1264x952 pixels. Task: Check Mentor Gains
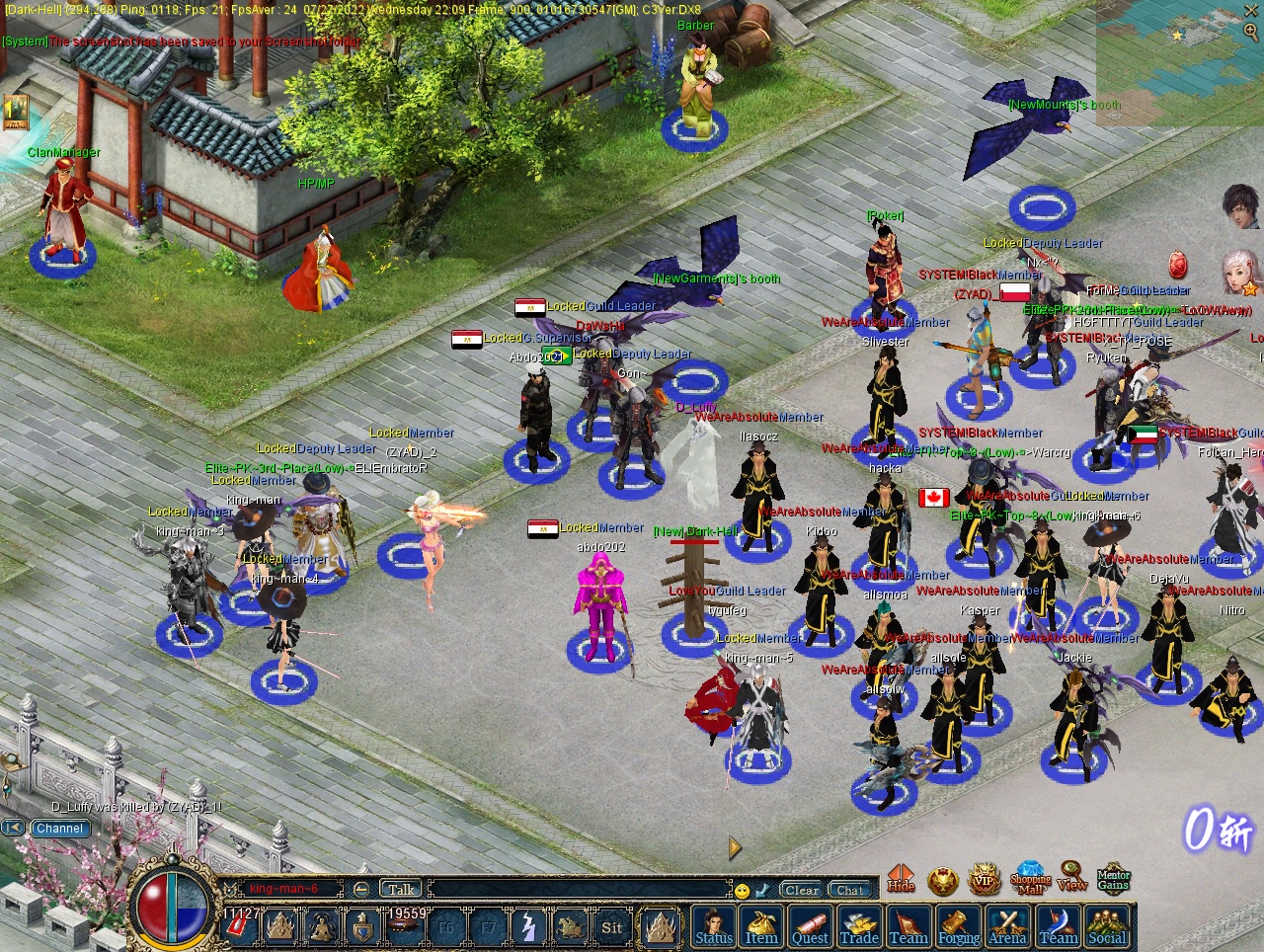pos(1113,878)
